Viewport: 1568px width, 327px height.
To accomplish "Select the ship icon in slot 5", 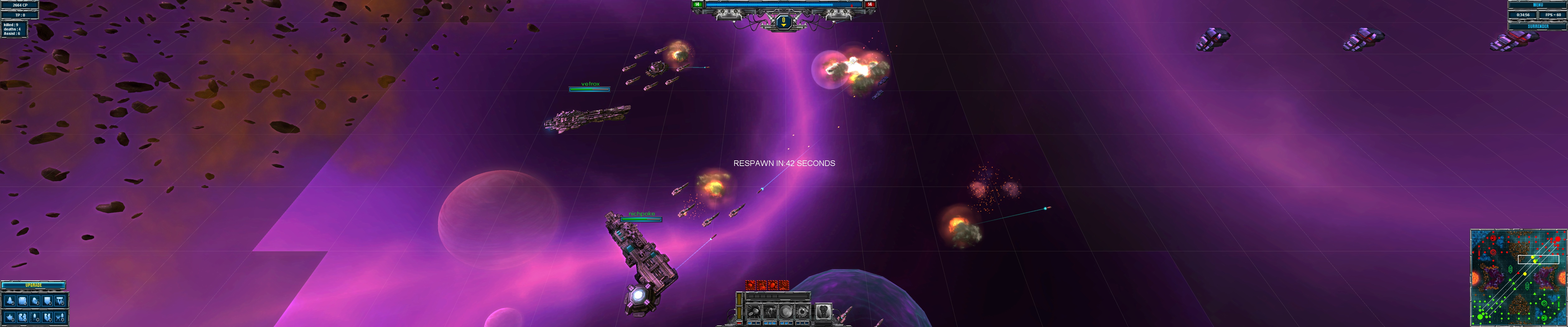I will click(824, 312).
